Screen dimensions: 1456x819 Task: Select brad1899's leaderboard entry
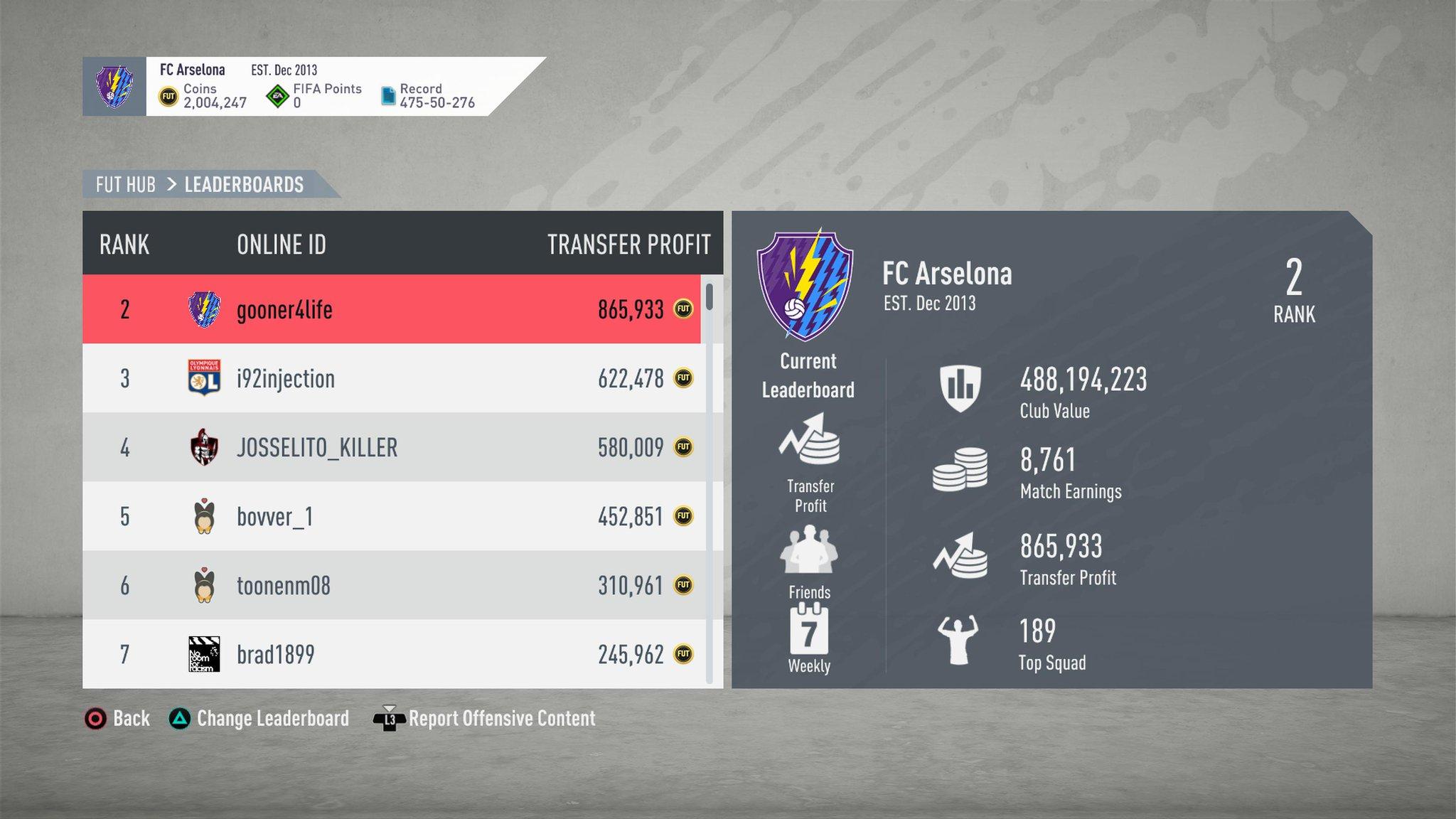click(x=391, y=654)
